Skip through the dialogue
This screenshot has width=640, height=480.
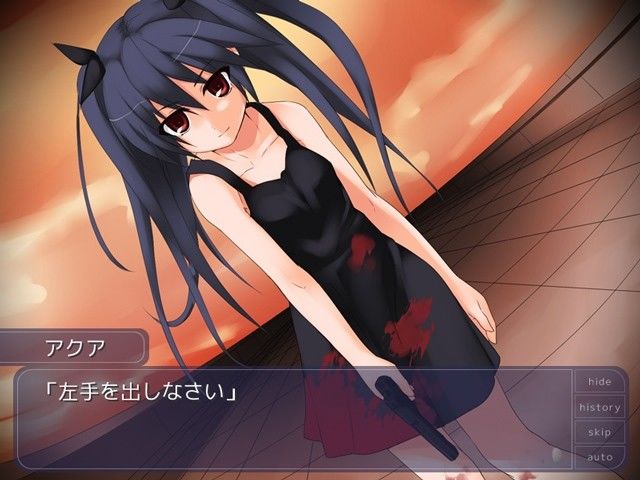[x=599, y=432]
